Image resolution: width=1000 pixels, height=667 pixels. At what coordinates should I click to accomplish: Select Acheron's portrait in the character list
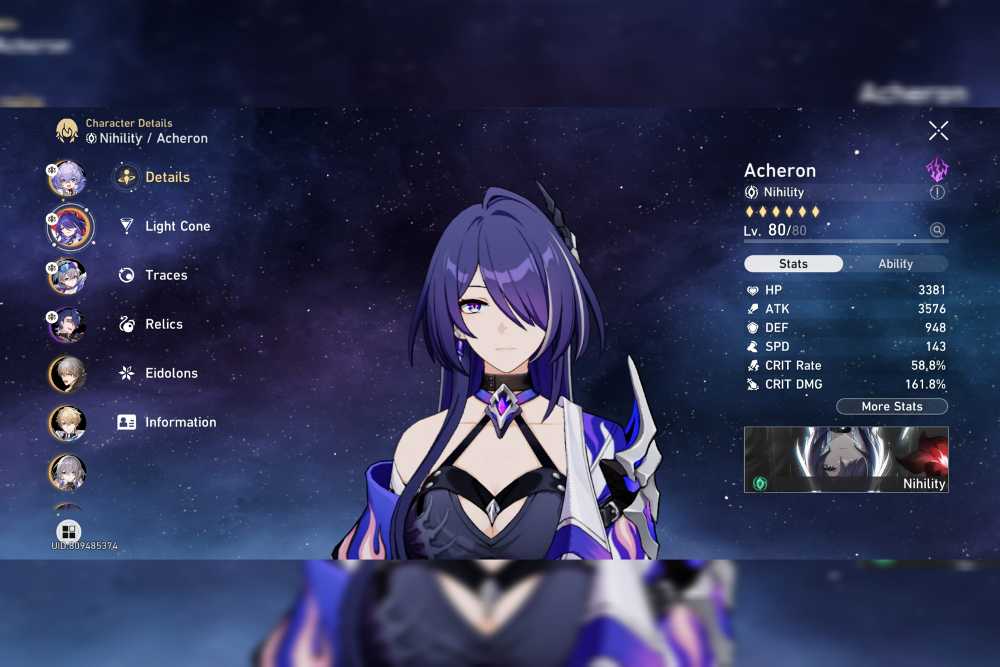[x=69, y=227]
